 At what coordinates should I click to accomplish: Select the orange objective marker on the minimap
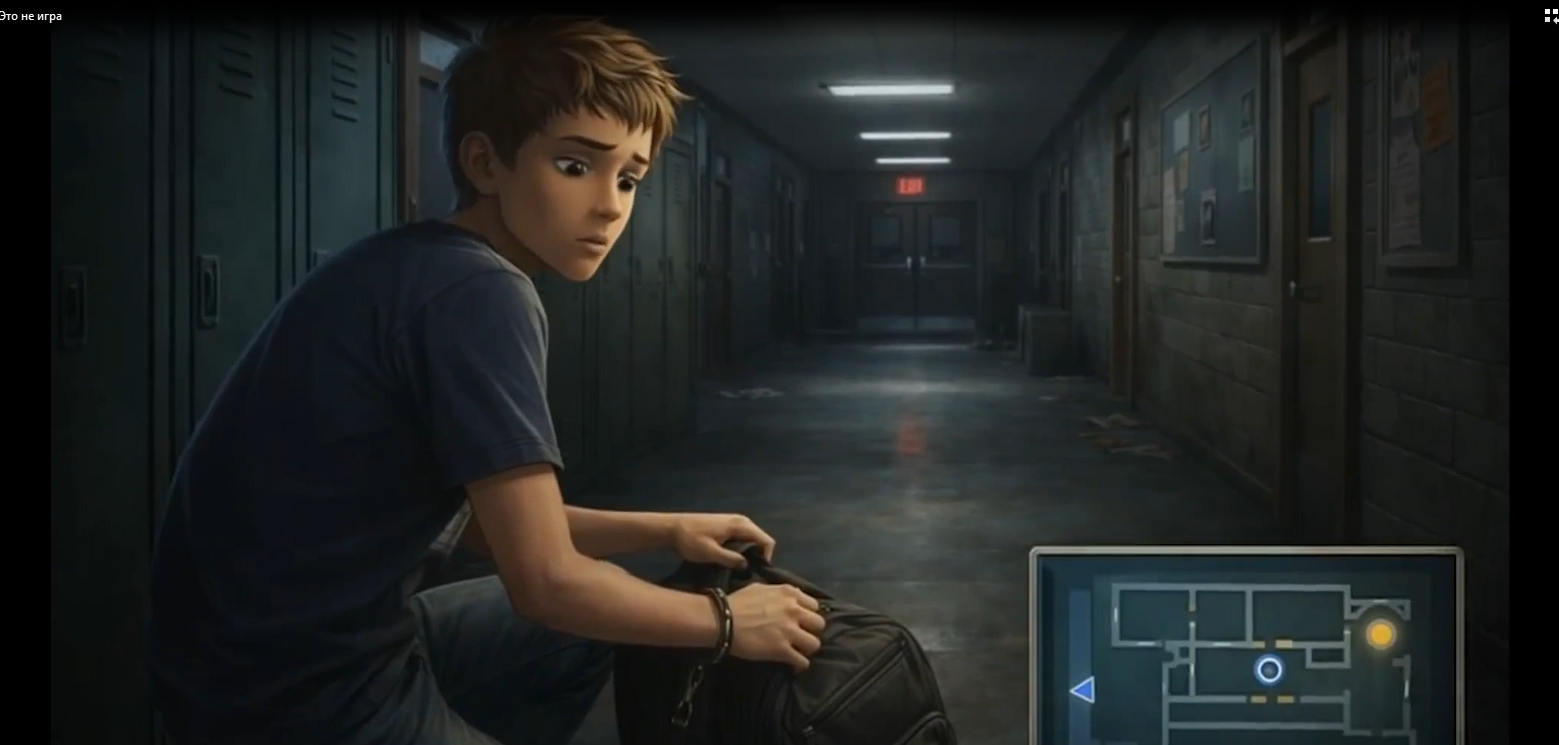1380,634
